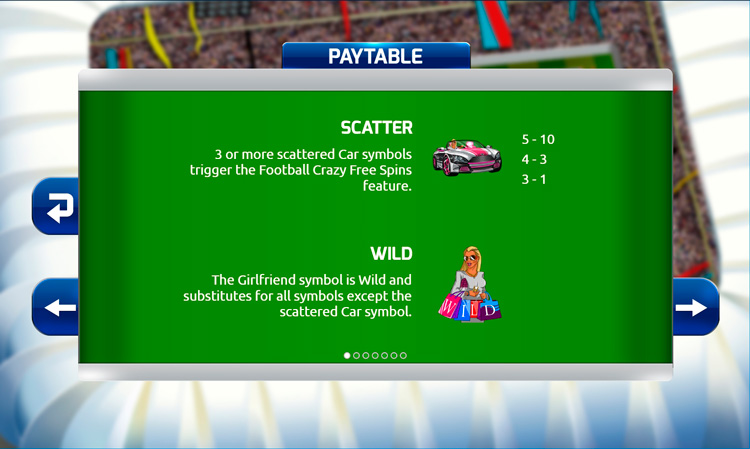The image size is (750, 449).
Task: Show the previous paytable page
Action: click(x=59, y=307)
